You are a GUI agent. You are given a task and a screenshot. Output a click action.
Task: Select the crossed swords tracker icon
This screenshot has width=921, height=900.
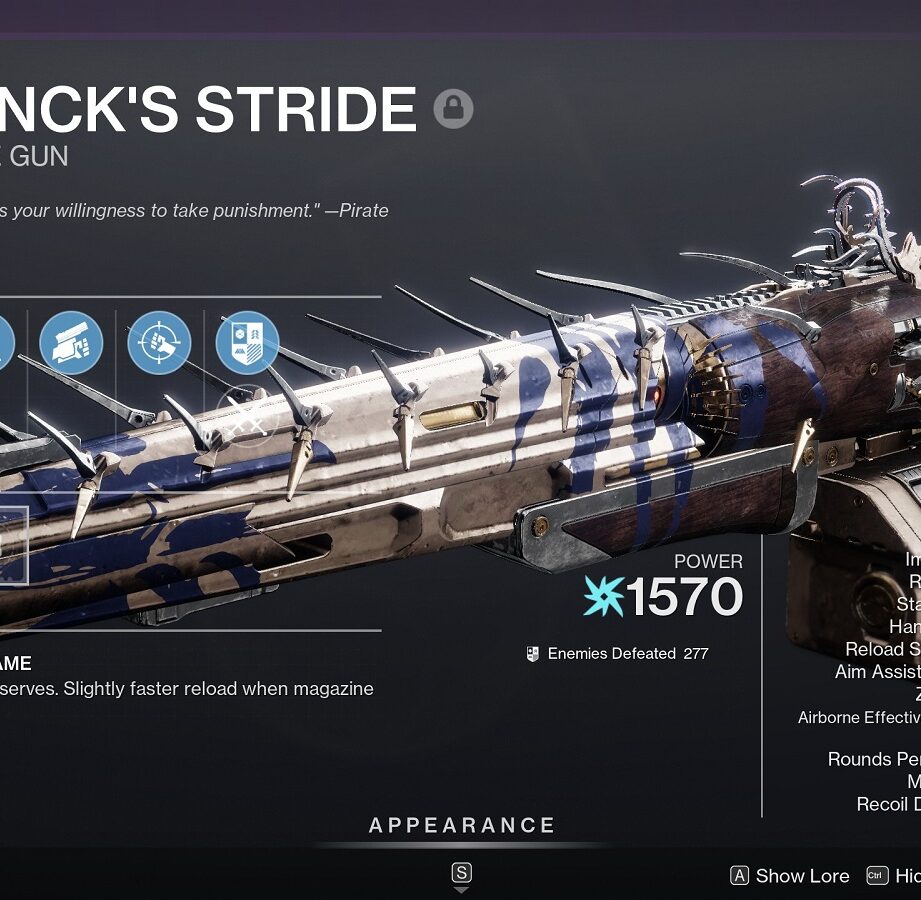pyautogui.click(x=247, y=417)
